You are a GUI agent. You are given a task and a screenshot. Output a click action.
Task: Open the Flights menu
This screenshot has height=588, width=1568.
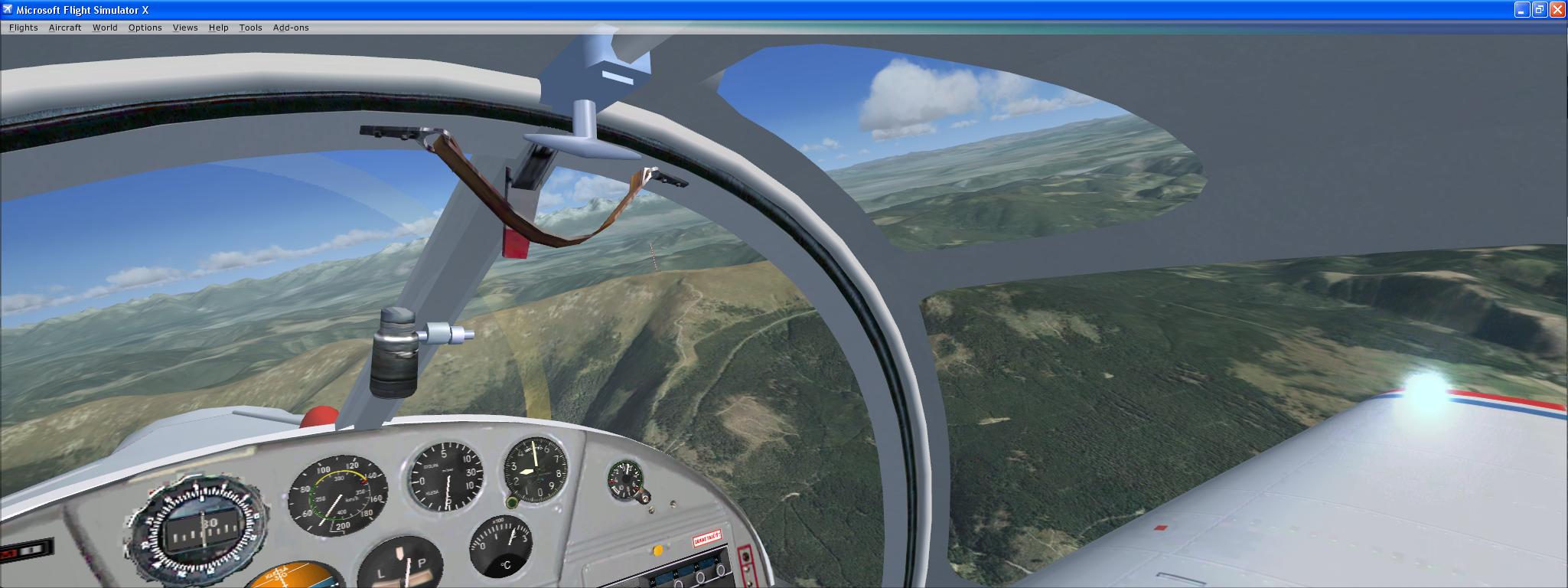click(x=23, y=28)
